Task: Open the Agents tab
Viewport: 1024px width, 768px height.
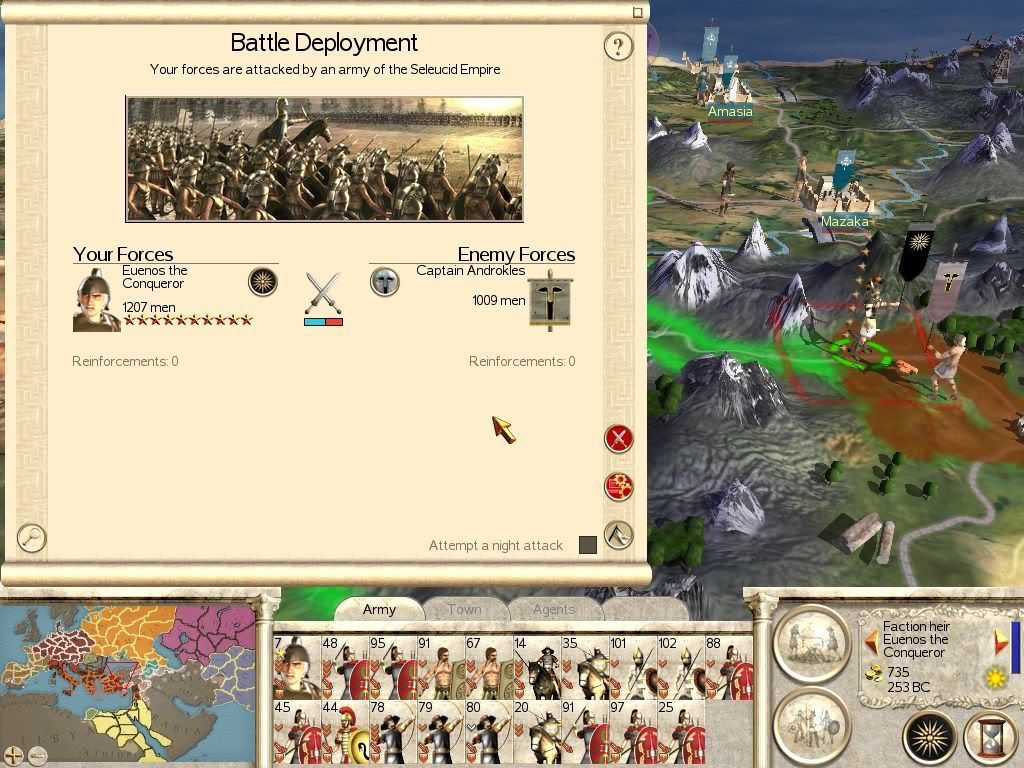Action: point(553,609)
